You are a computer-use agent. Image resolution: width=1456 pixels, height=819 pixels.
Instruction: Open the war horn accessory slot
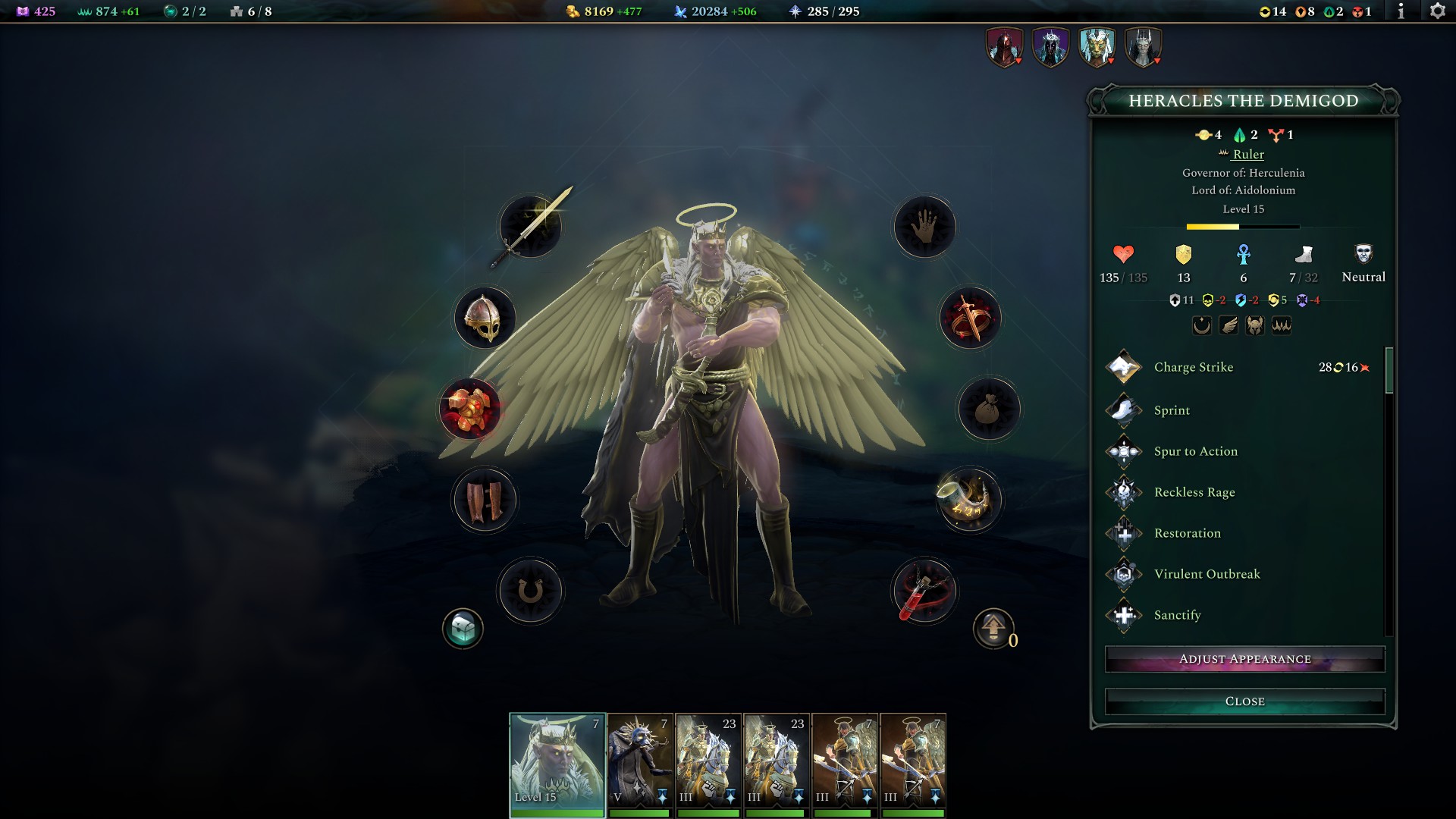point(971,500)
